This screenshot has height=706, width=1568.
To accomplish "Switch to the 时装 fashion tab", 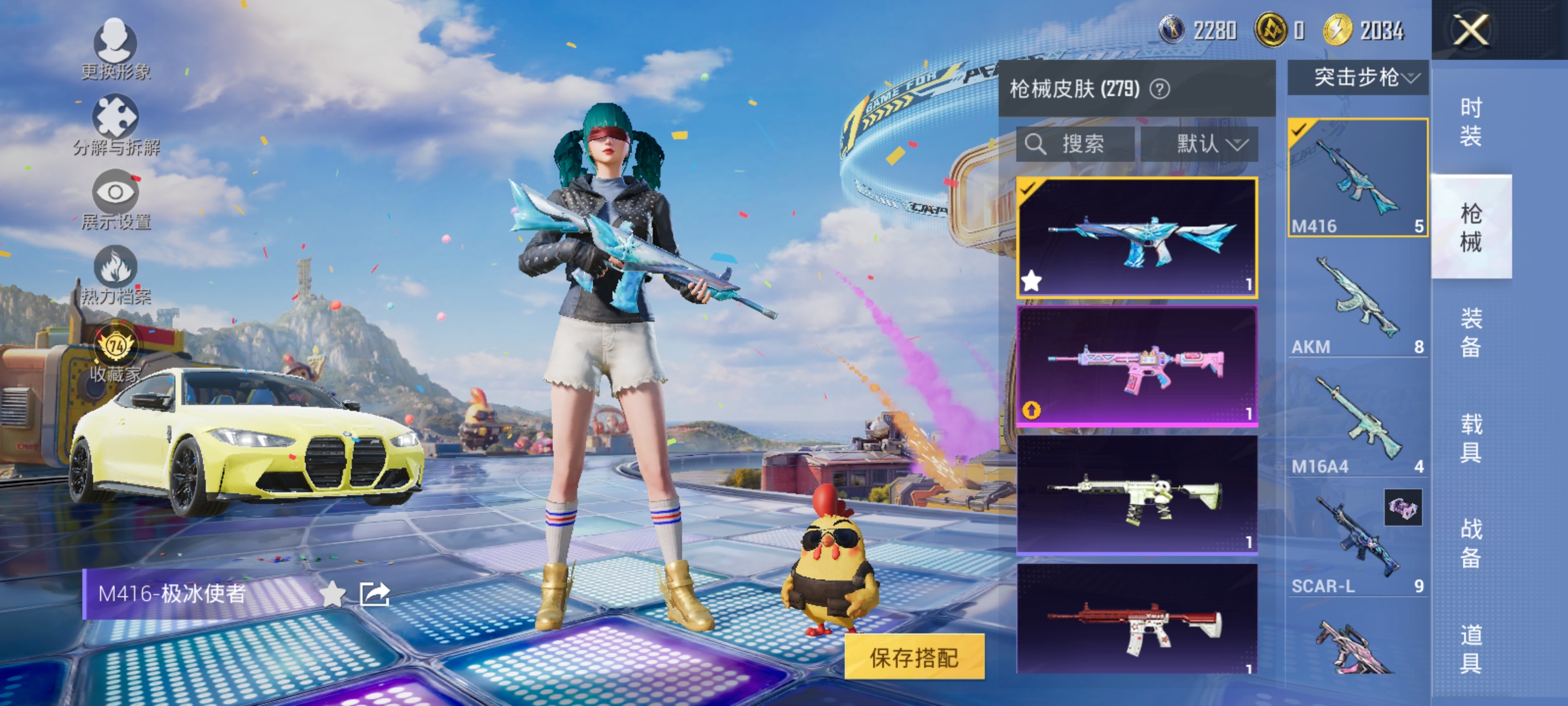I will 1473,121.
